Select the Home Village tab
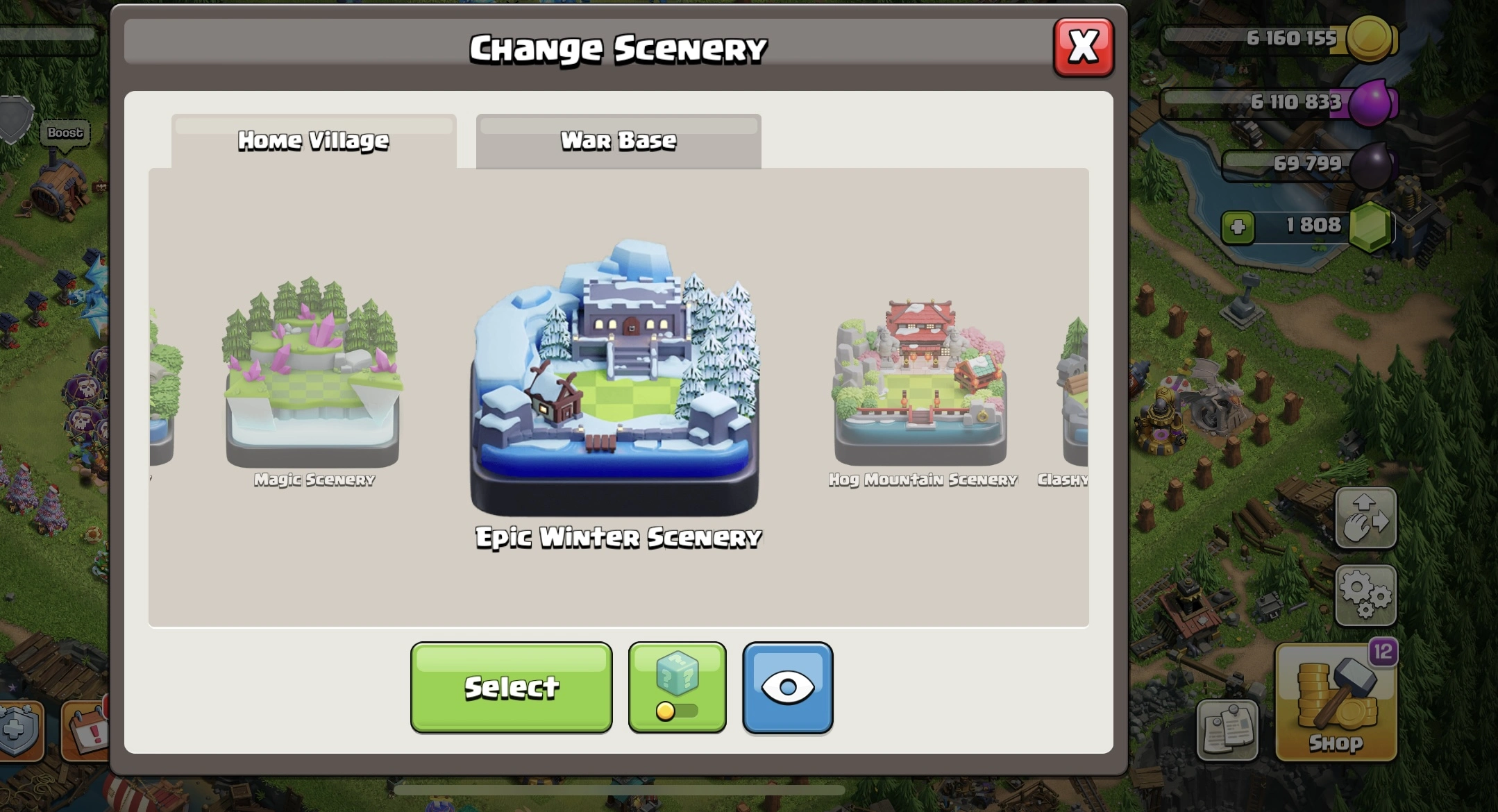Viewport: 1498px width, 812px height. (314, 140)
